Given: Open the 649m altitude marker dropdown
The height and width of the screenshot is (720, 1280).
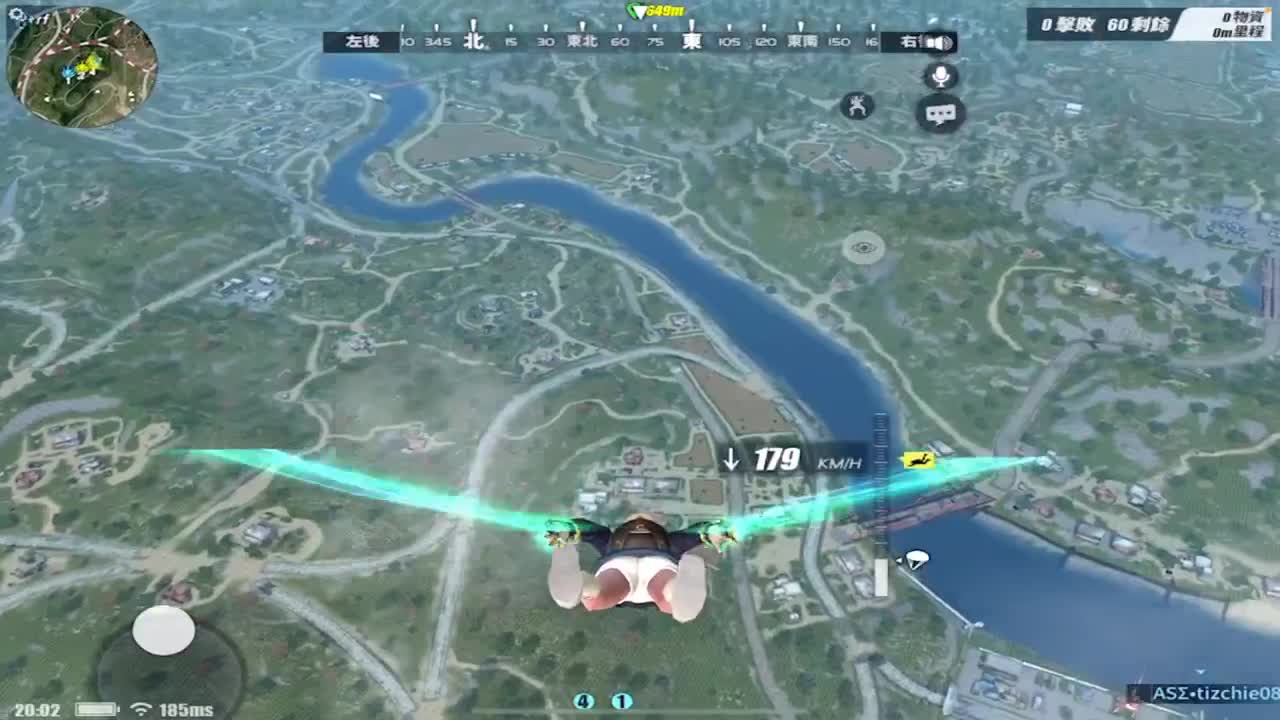Looking at the screenshot, I should pos(657,9).
